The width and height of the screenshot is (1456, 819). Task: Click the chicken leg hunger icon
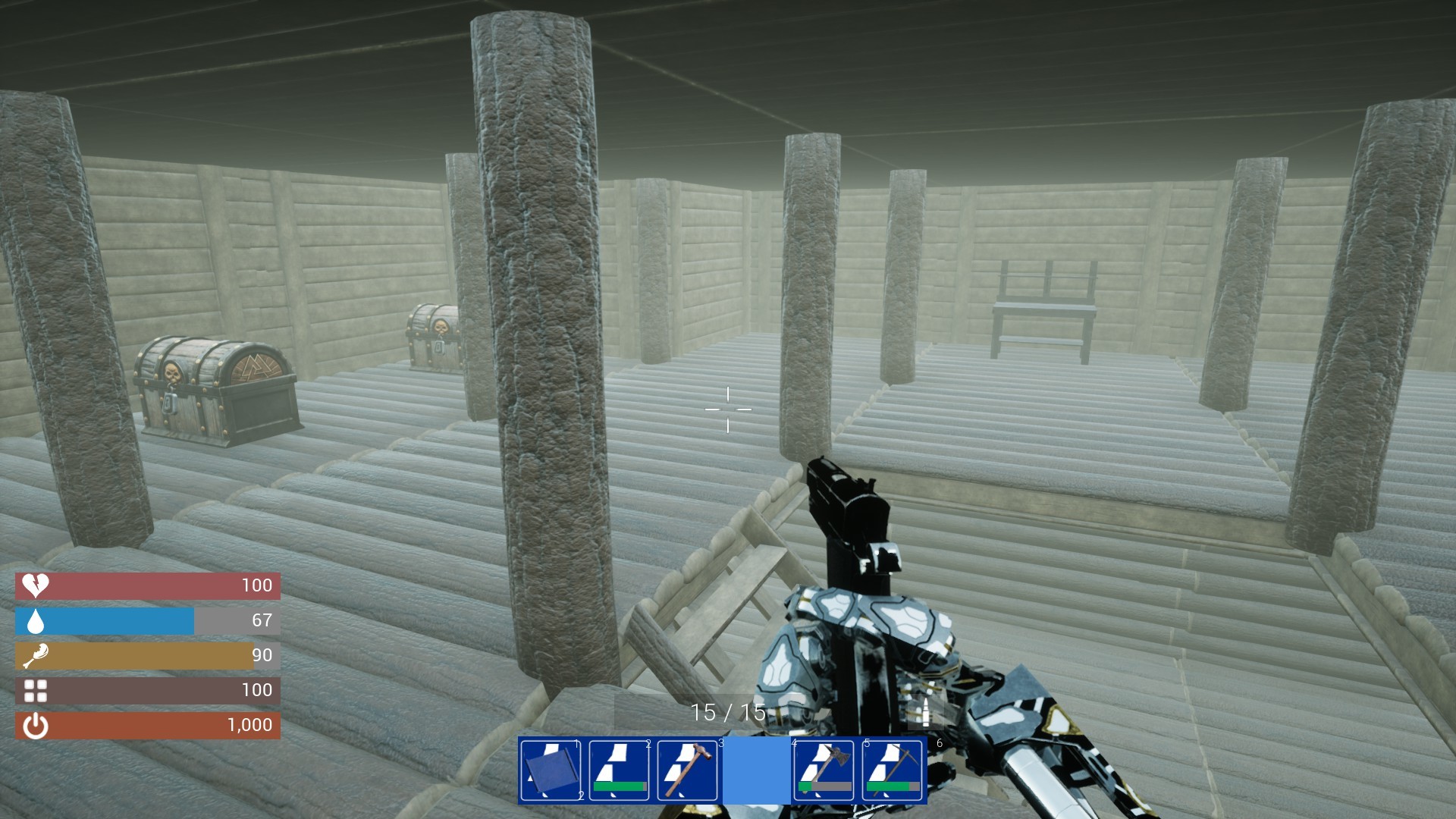click(x=34, y=655)
